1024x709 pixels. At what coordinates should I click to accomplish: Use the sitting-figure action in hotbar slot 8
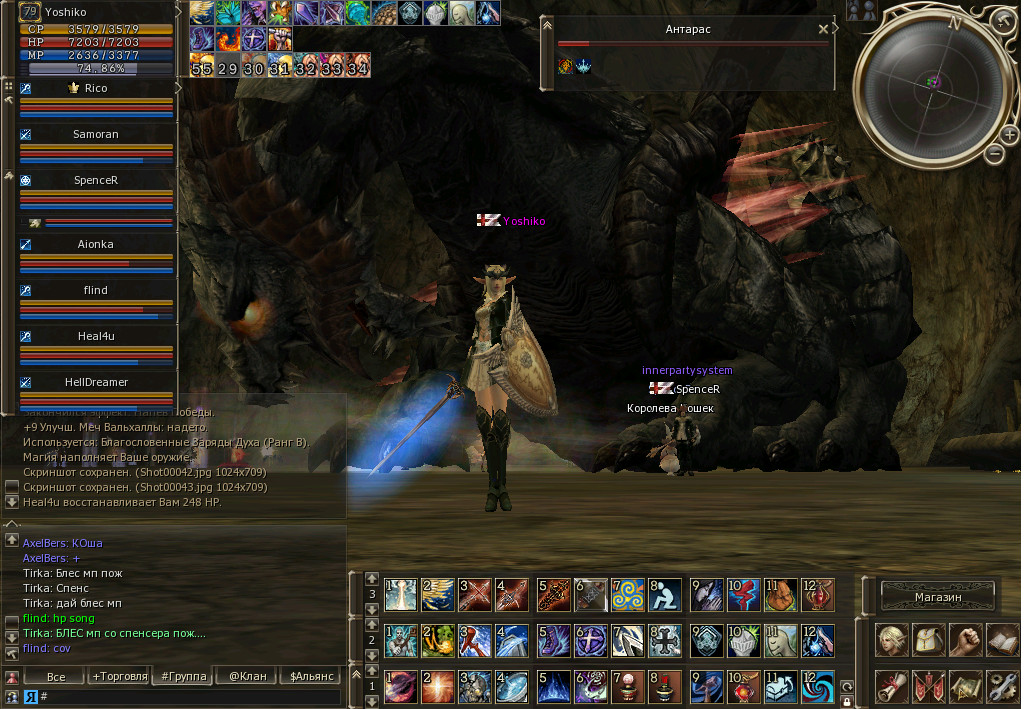[x=666, y=595]
